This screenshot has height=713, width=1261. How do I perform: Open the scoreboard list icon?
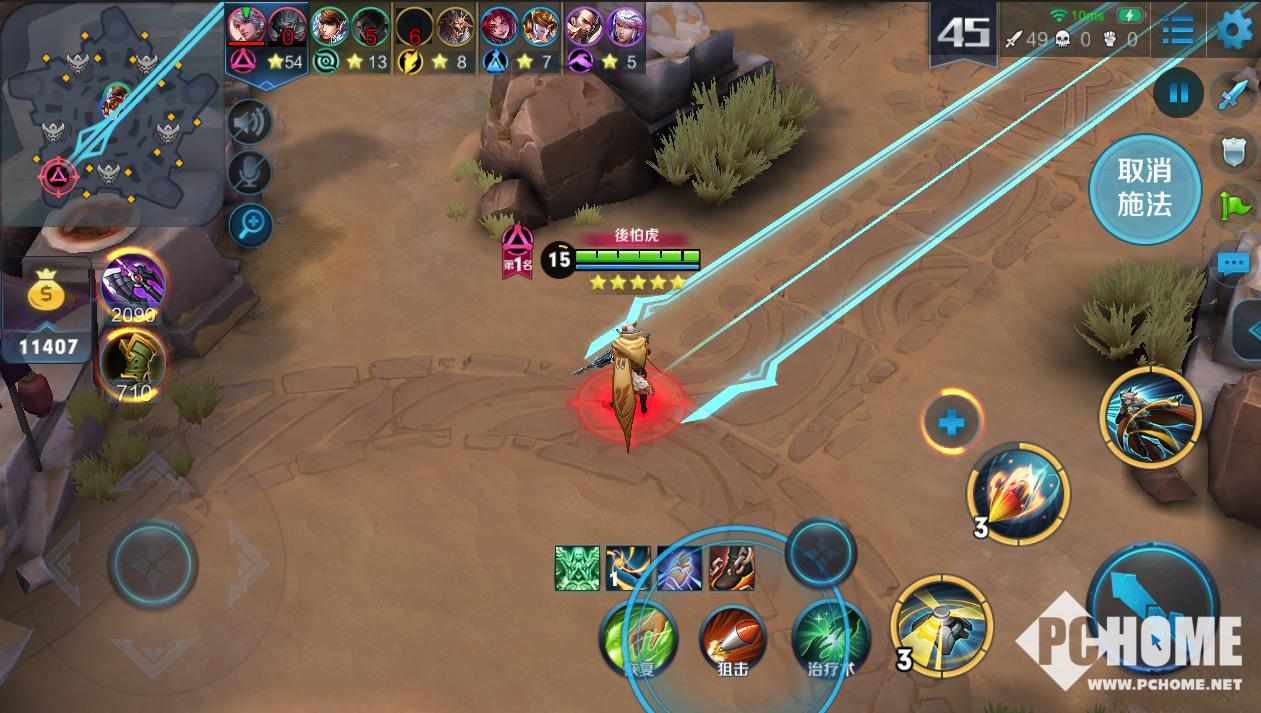coord(1177,31)
